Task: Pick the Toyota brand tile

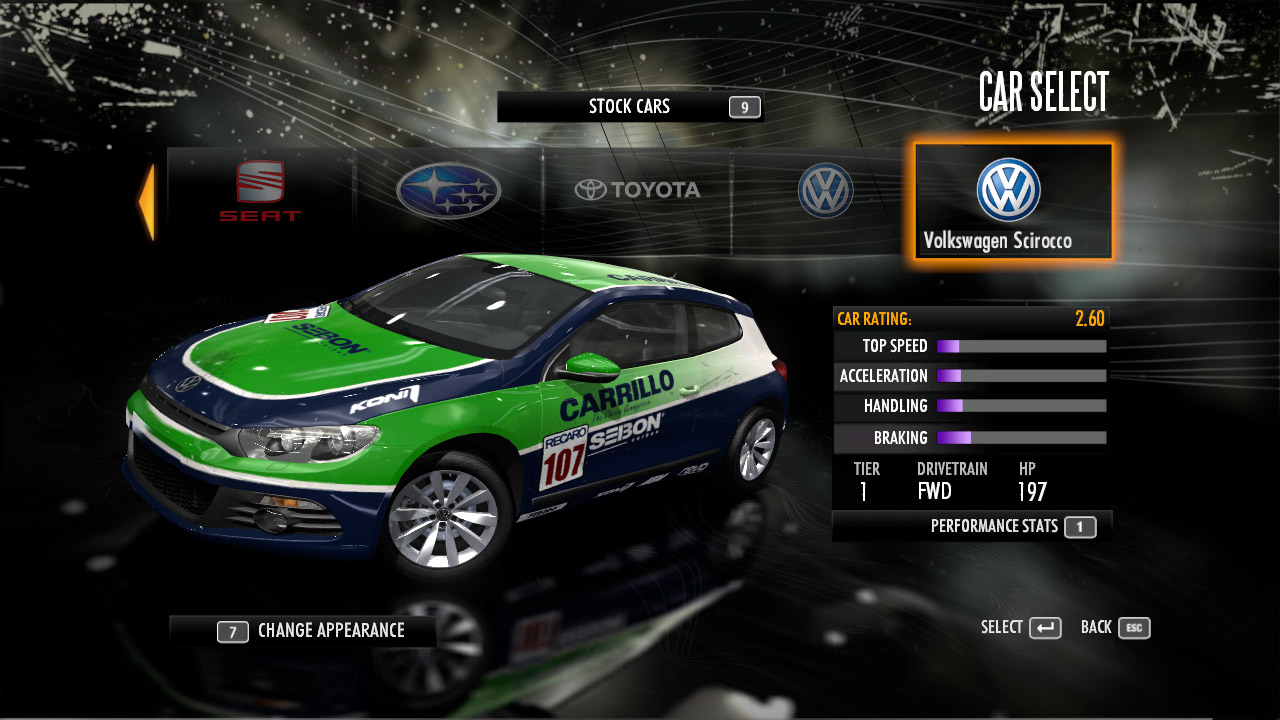Action: click(x=637, y=190)
